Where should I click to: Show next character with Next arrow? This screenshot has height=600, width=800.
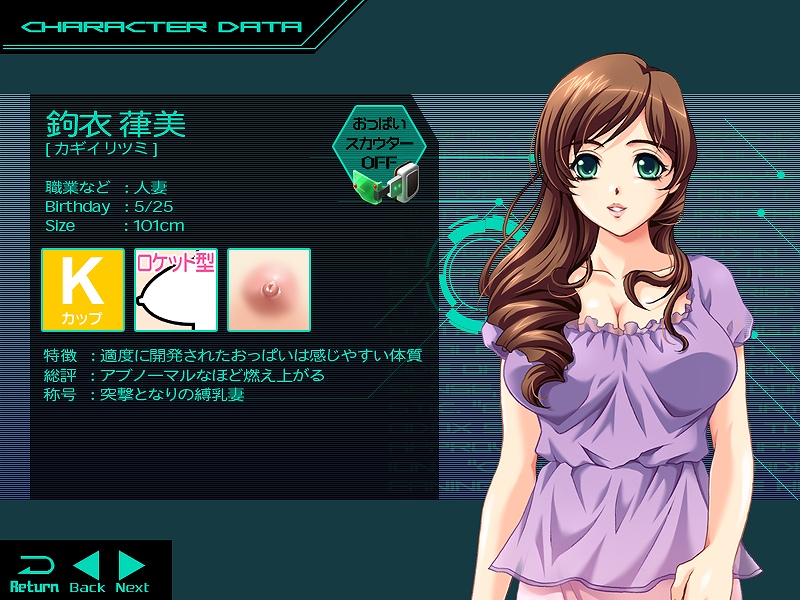point(132,572)
